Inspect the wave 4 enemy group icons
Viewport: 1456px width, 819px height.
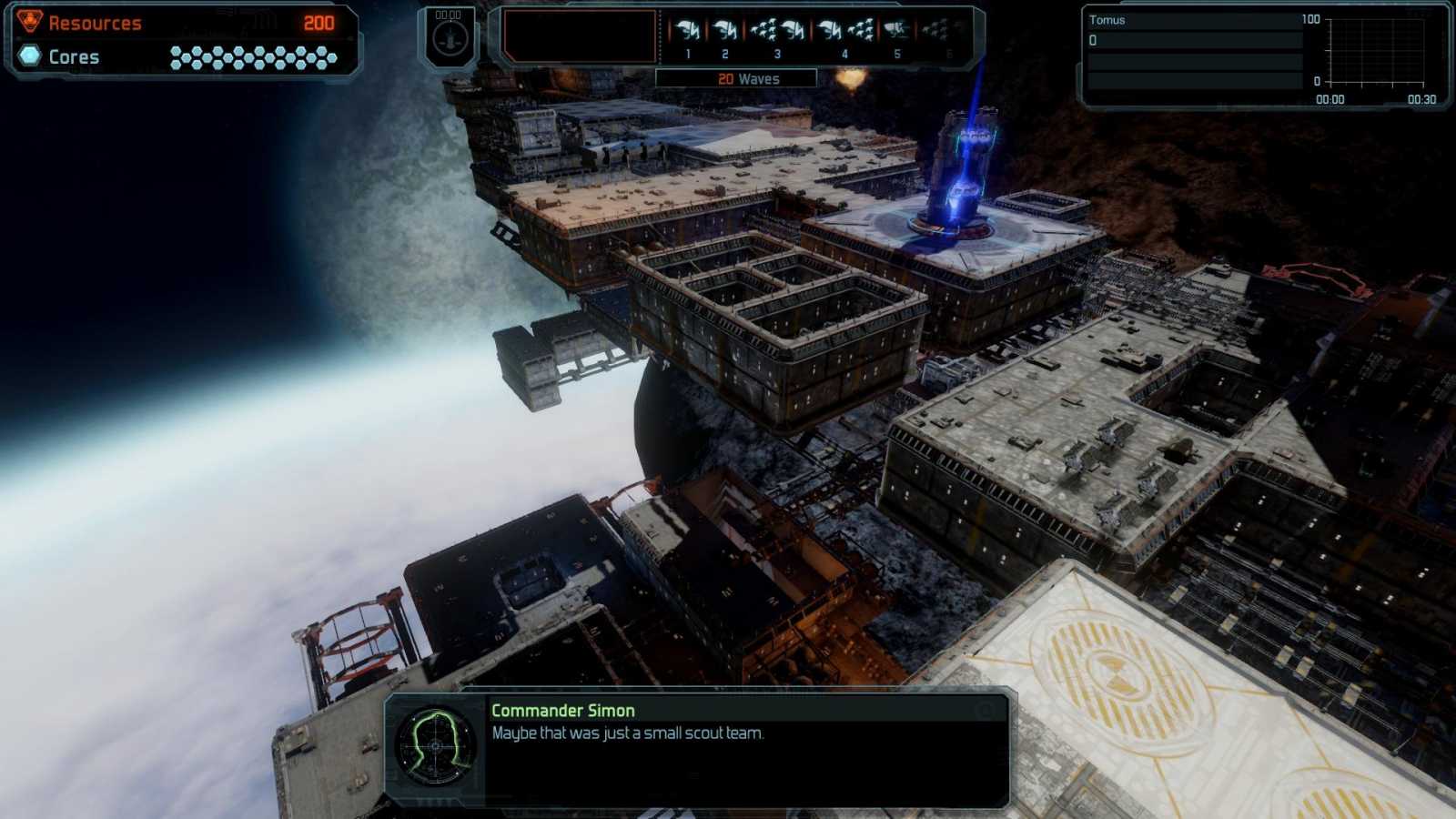point(844,31)
